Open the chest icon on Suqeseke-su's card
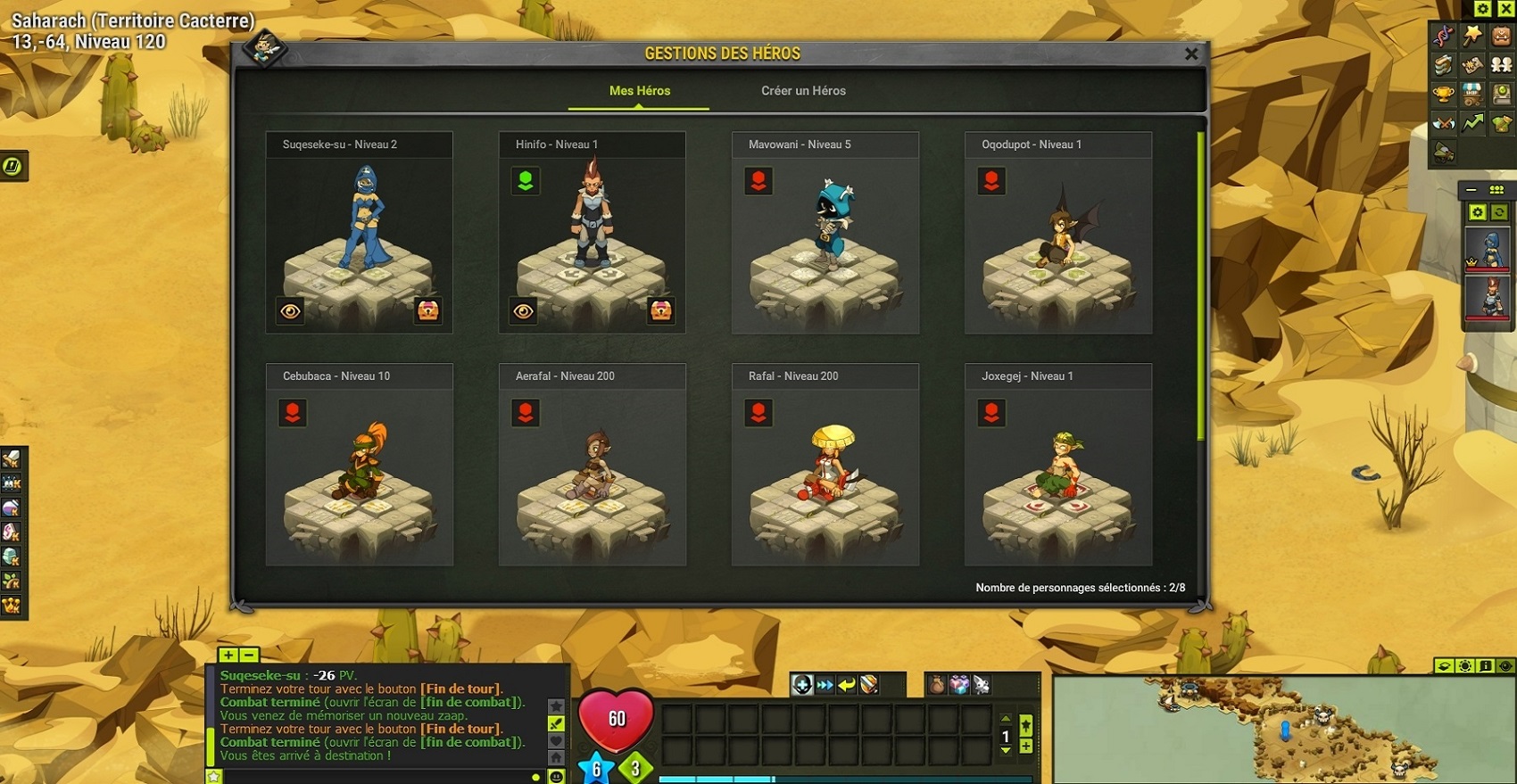 click(x=428, y=310)
